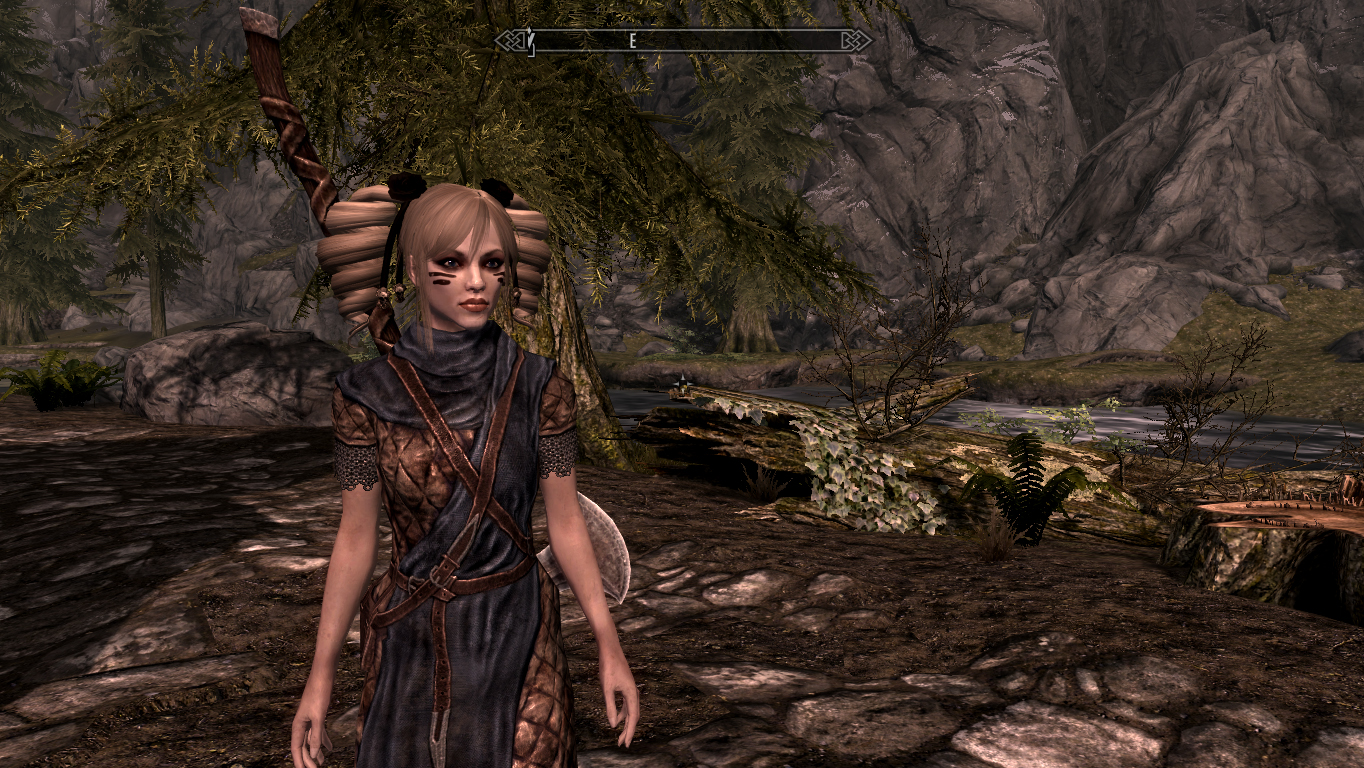This screenshot has height=768, width=1364.
Task: Click the compass bar showing East
Action: [683, 41]
